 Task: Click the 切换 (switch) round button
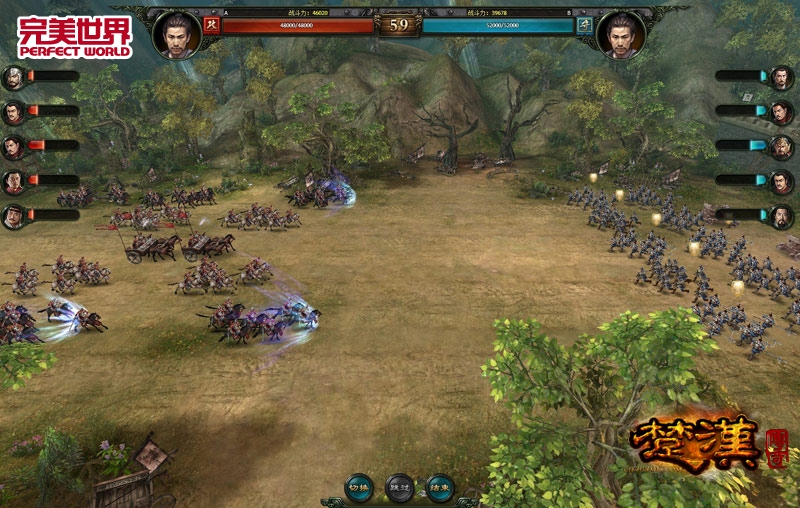(359, 487)
